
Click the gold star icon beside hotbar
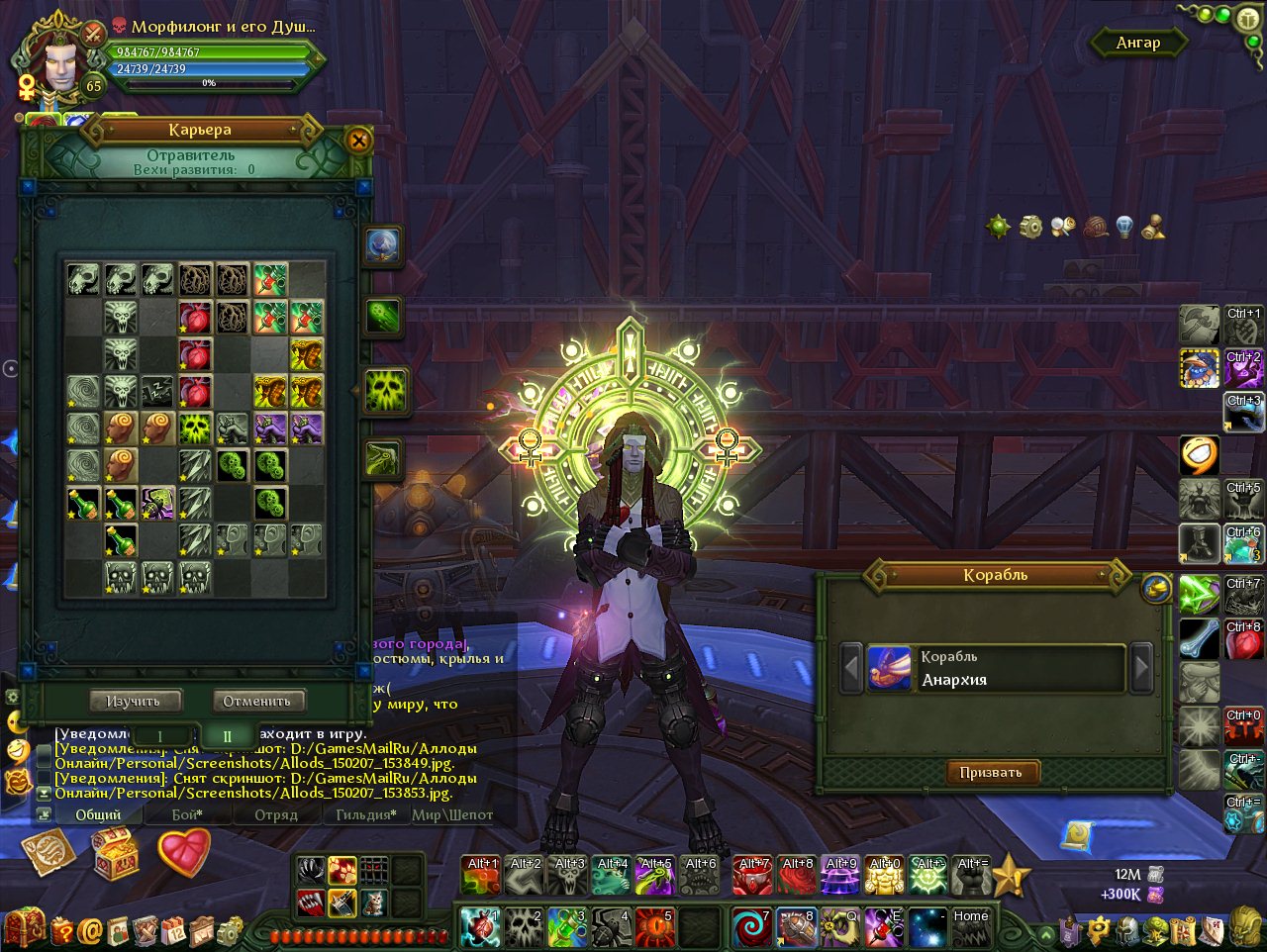[1012, 876]
